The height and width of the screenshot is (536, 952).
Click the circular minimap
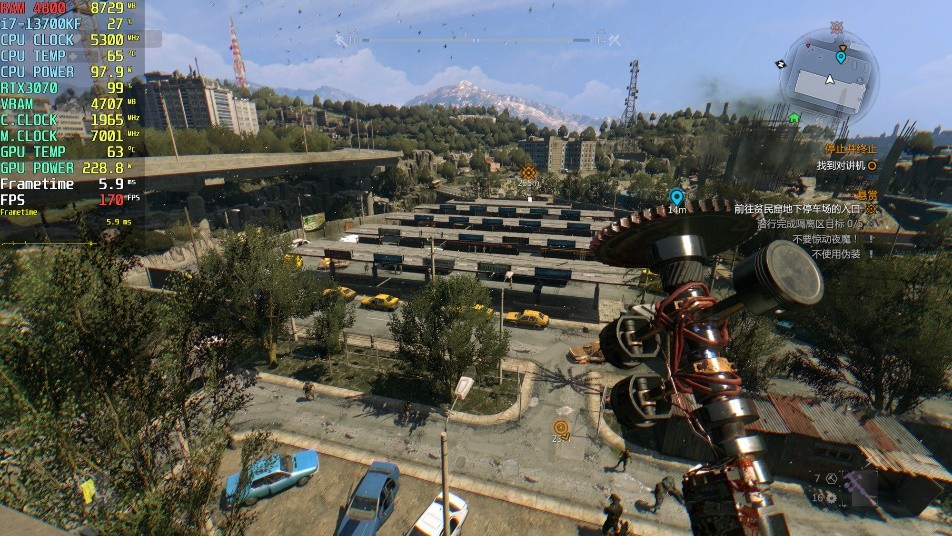(x=829, y=79)
